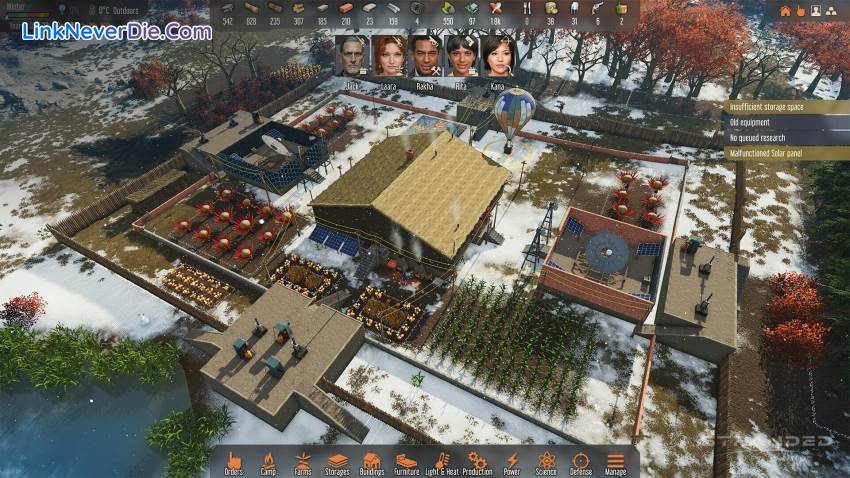Open the Furniture category
Viewport: 850px width, 478px height.
[x=406, y=461]
